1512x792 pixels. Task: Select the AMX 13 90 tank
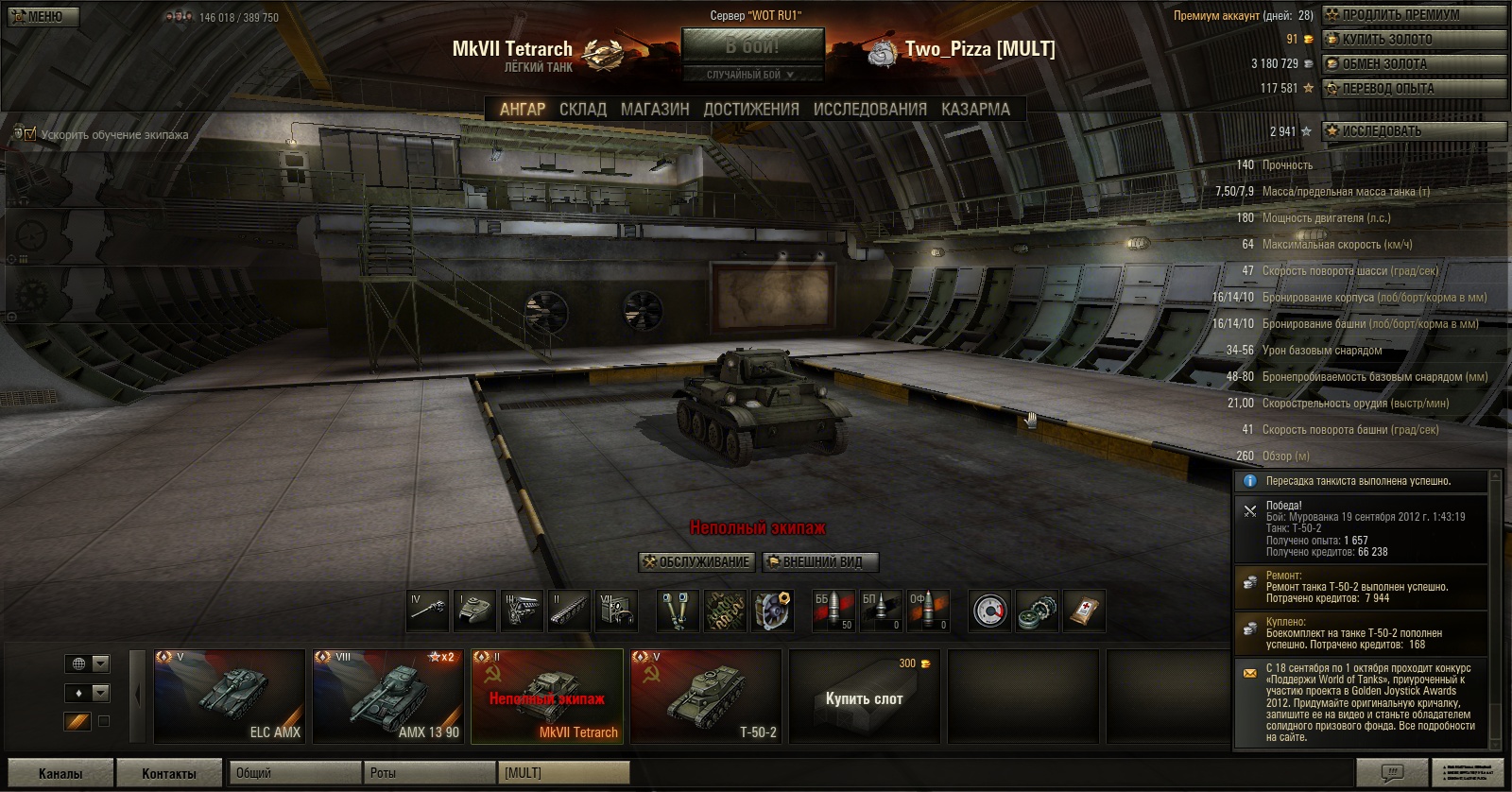389,697
